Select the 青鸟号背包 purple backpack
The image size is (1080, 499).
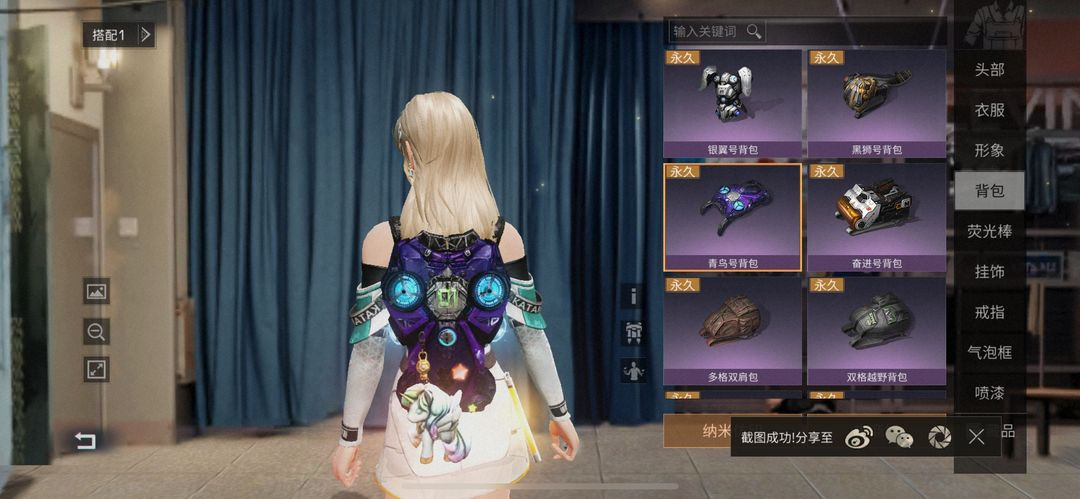click(733, 217)
